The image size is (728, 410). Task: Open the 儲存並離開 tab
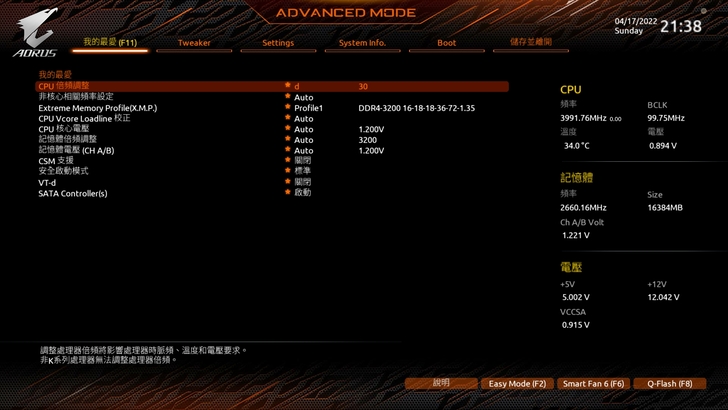531,43
